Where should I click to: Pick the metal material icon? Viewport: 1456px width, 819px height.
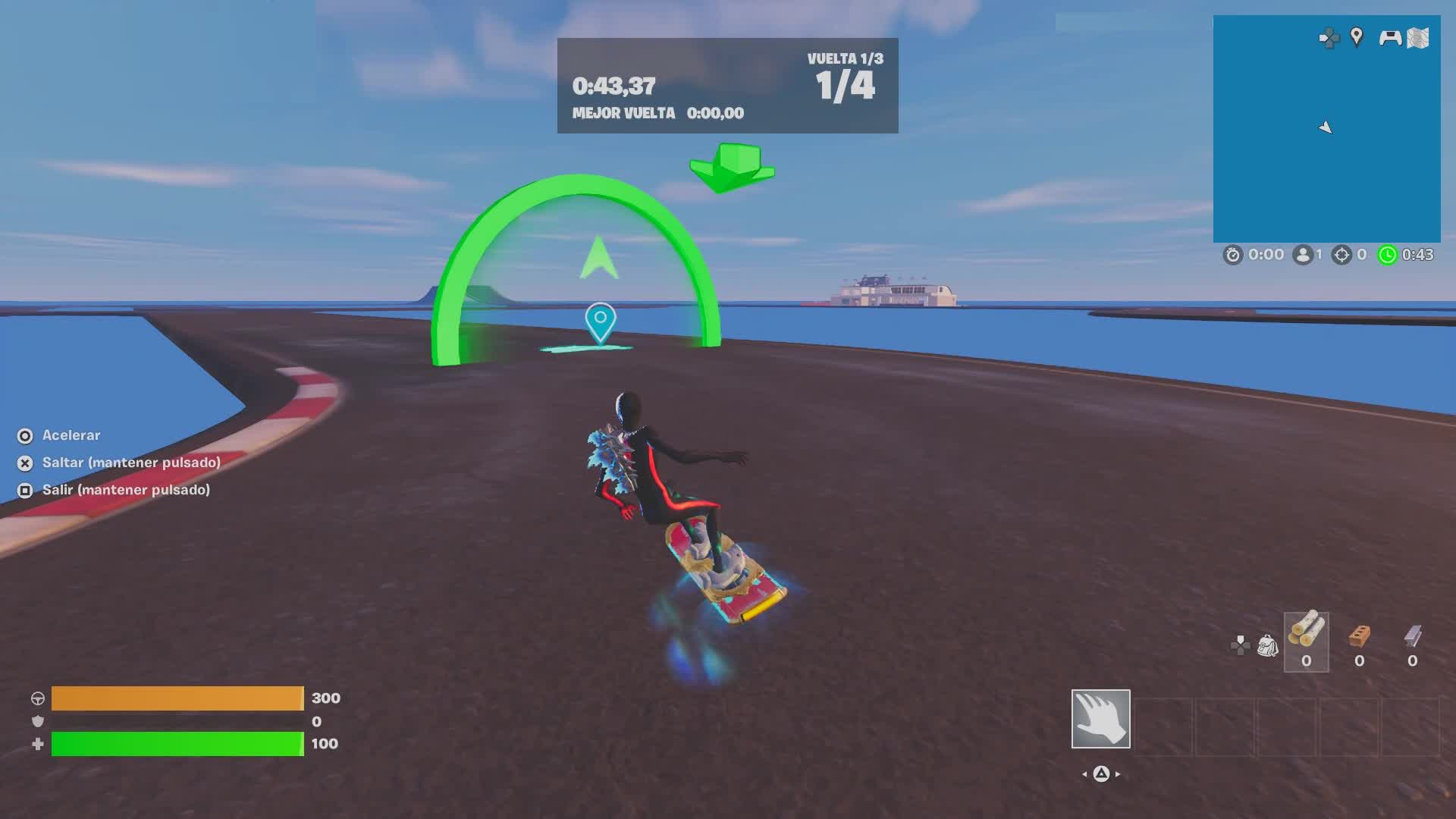[x=1412, y=637]
